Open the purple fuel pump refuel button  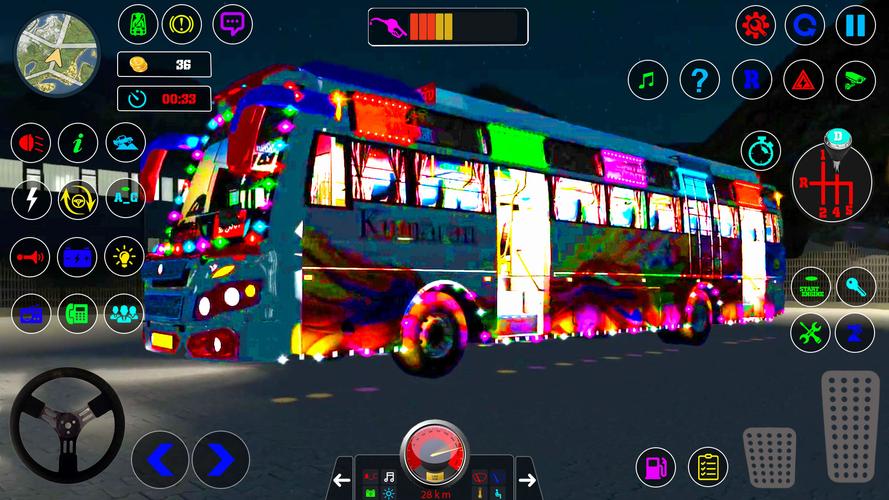pos(656,467)
